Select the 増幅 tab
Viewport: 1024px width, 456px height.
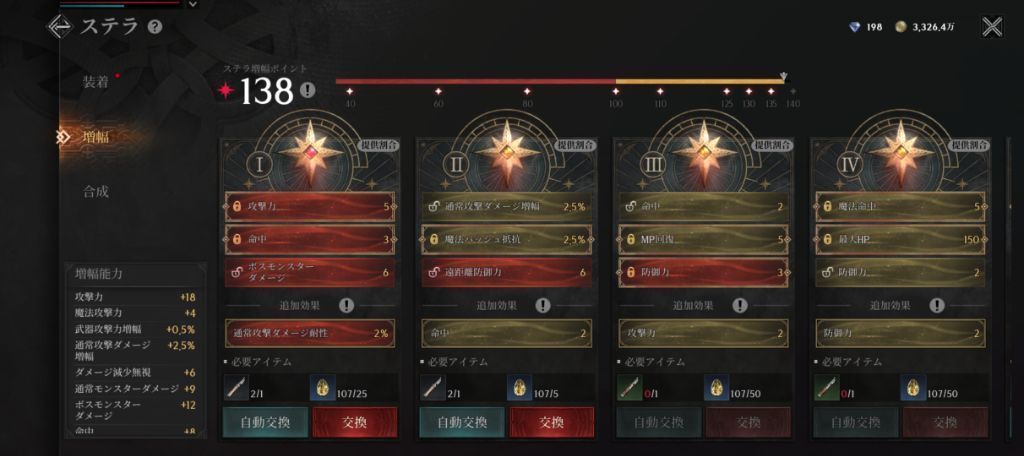click(x=96, y=137)
